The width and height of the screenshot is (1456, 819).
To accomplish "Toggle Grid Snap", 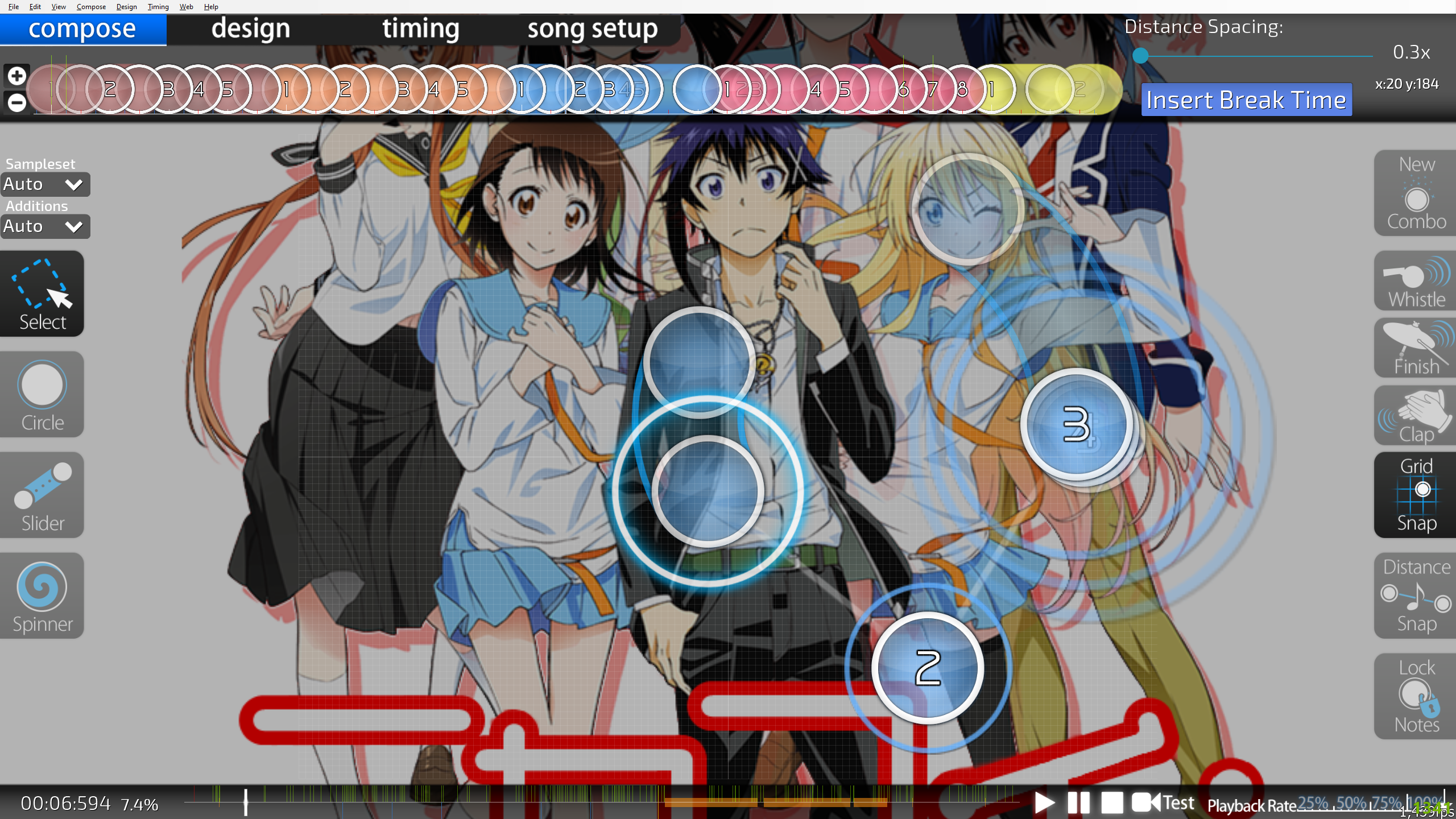I will click(x=1416, y=495).
